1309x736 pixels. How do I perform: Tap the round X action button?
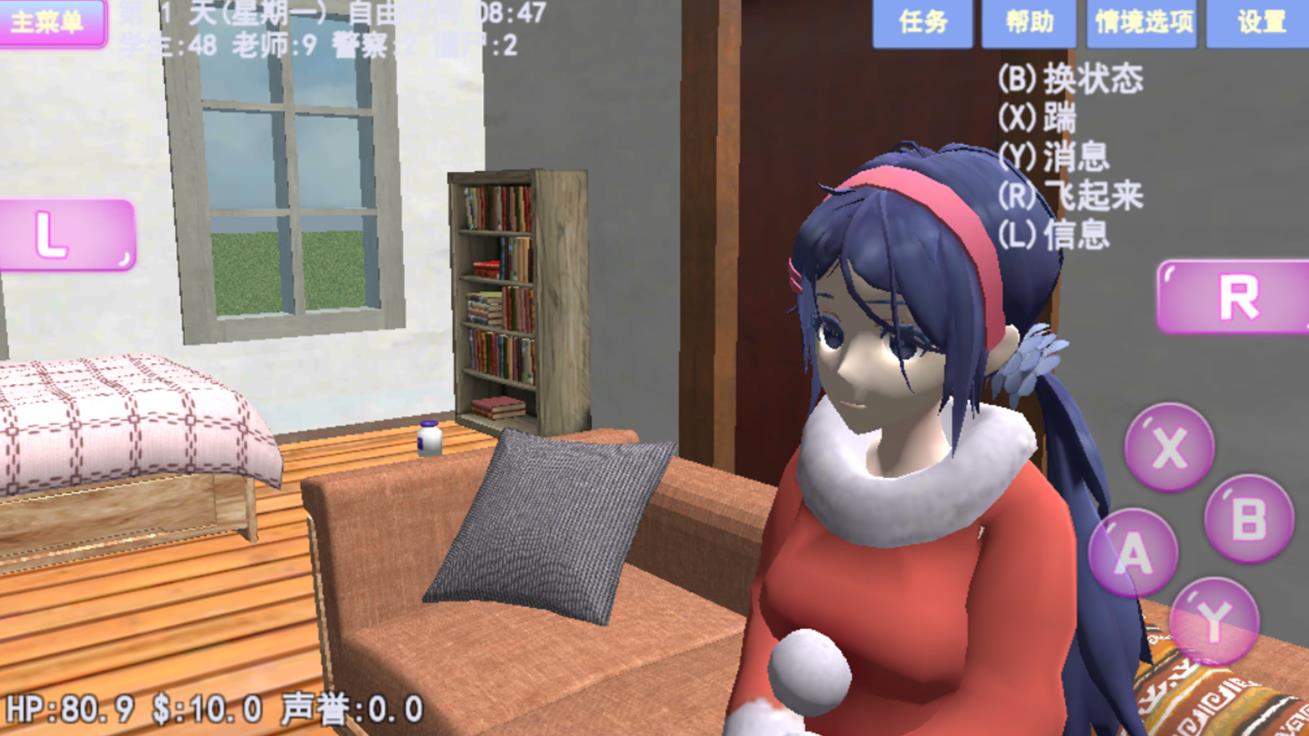[1169, 449]
